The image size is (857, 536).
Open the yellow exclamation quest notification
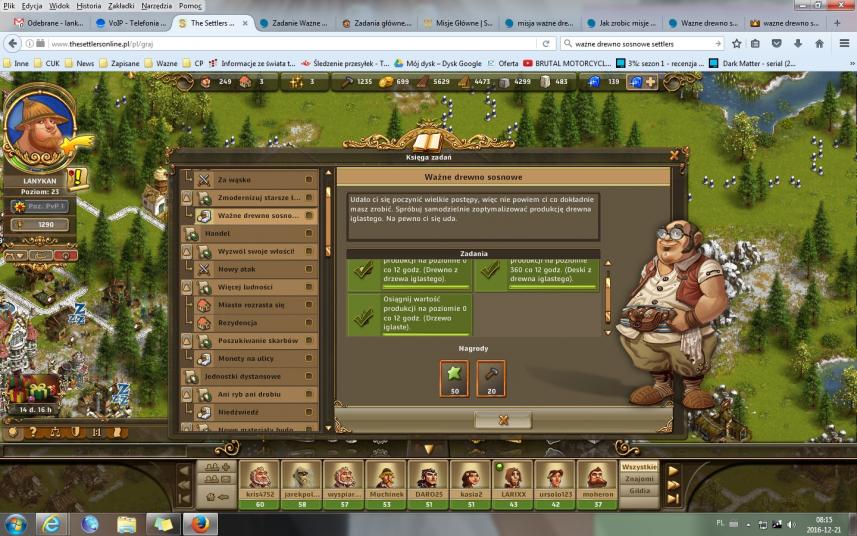[78, 178]
